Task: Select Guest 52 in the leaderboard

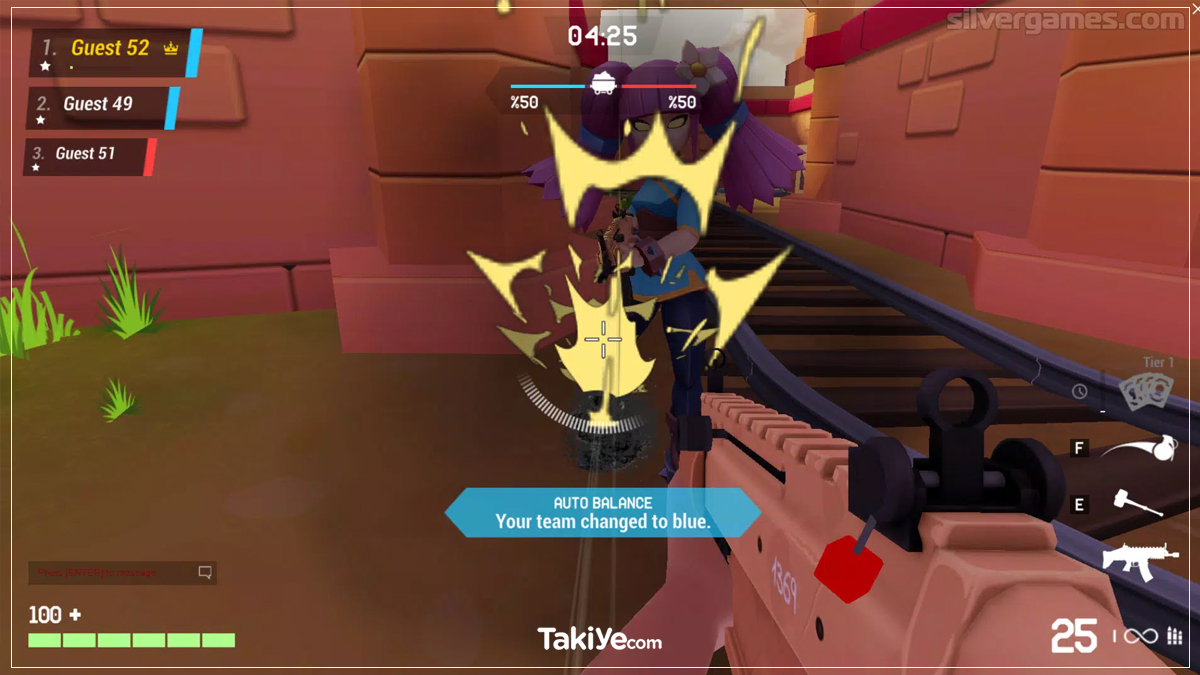Action: click(110, 49)
